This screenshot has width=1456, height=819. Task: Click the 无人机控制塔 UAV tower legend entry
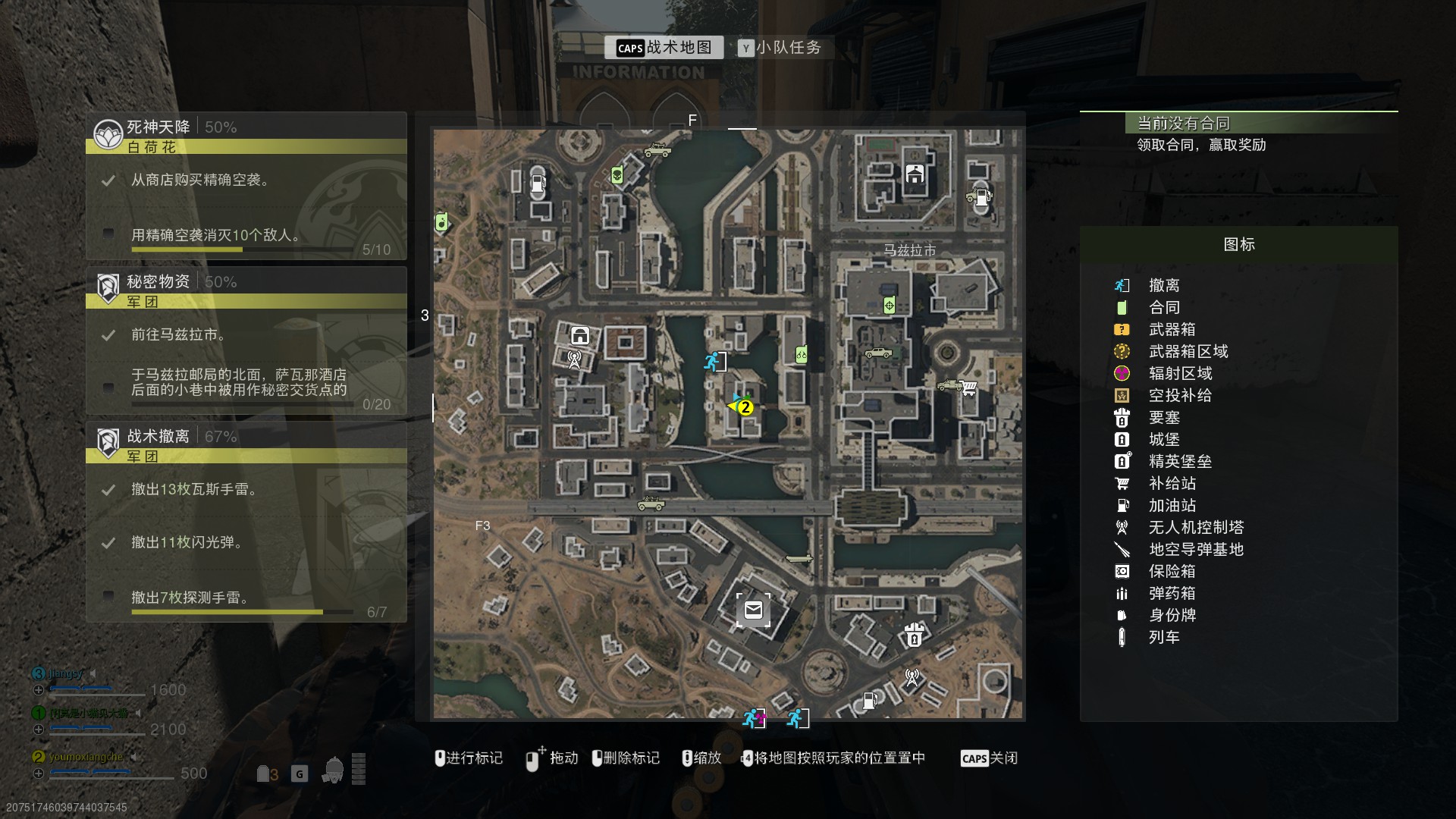[1195, 527]
